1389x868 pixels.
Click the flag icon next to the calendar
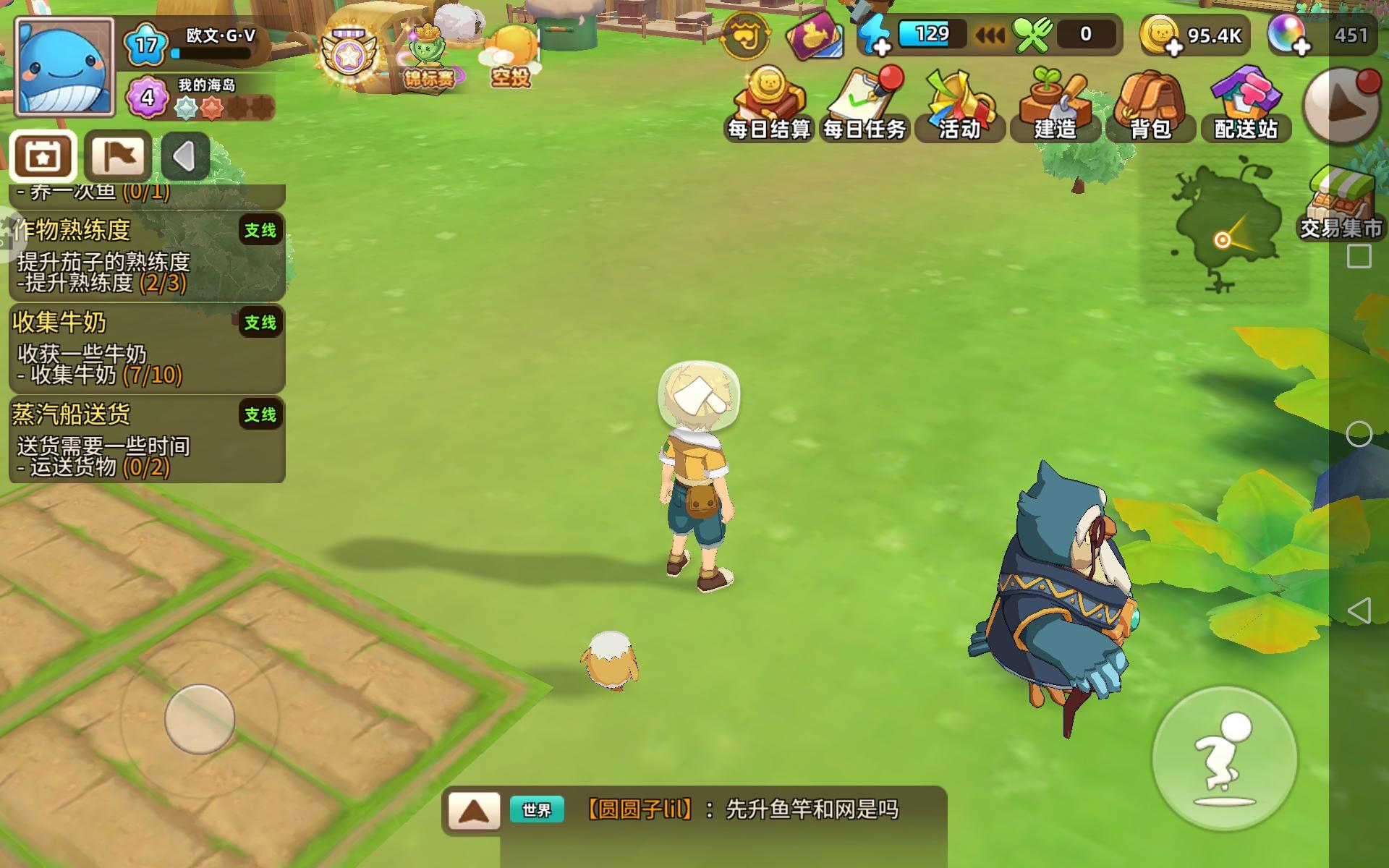click(117, 156)
